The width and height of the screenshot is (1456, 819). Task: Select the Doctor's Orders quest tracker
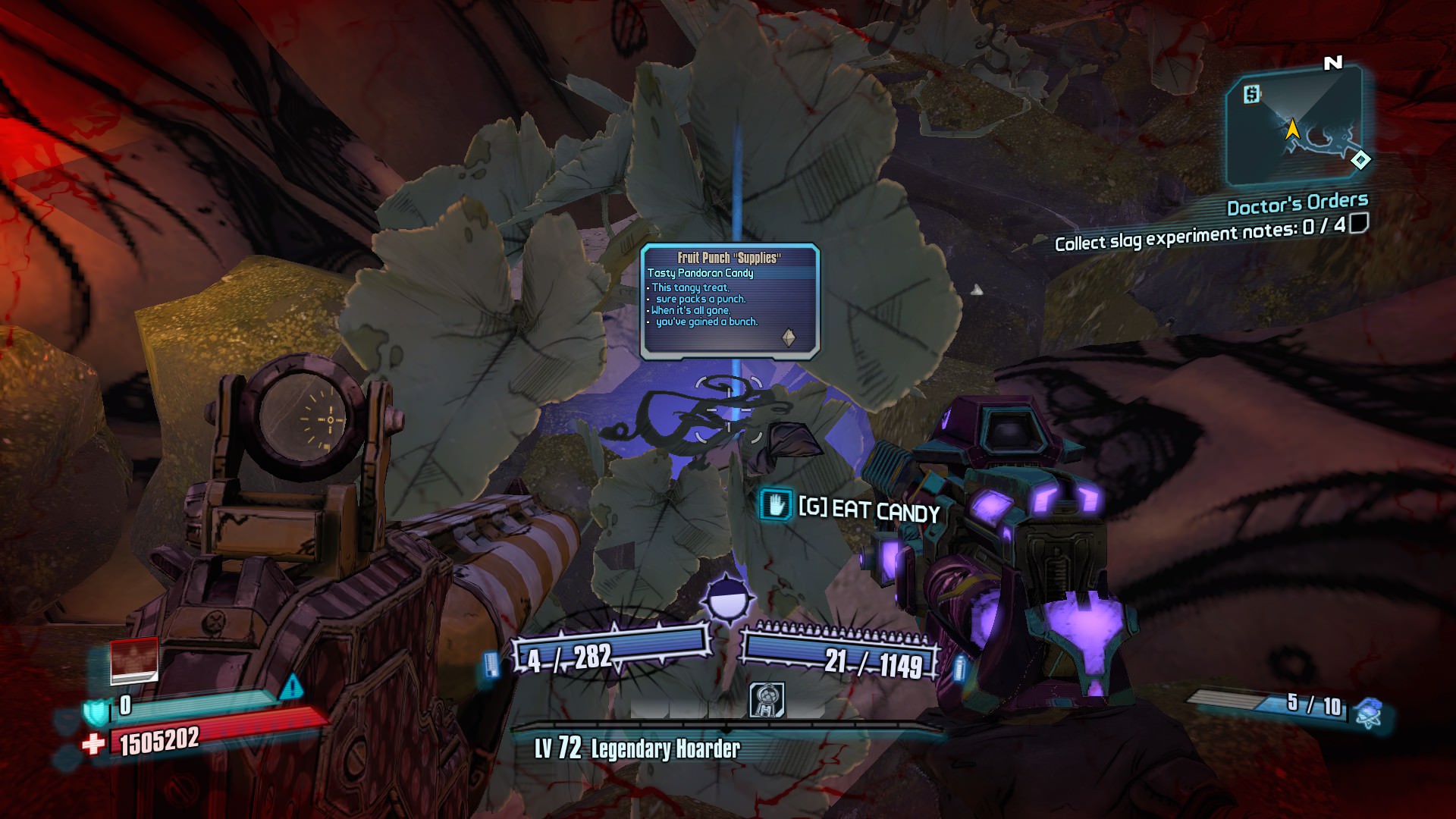coord(1297,204)
